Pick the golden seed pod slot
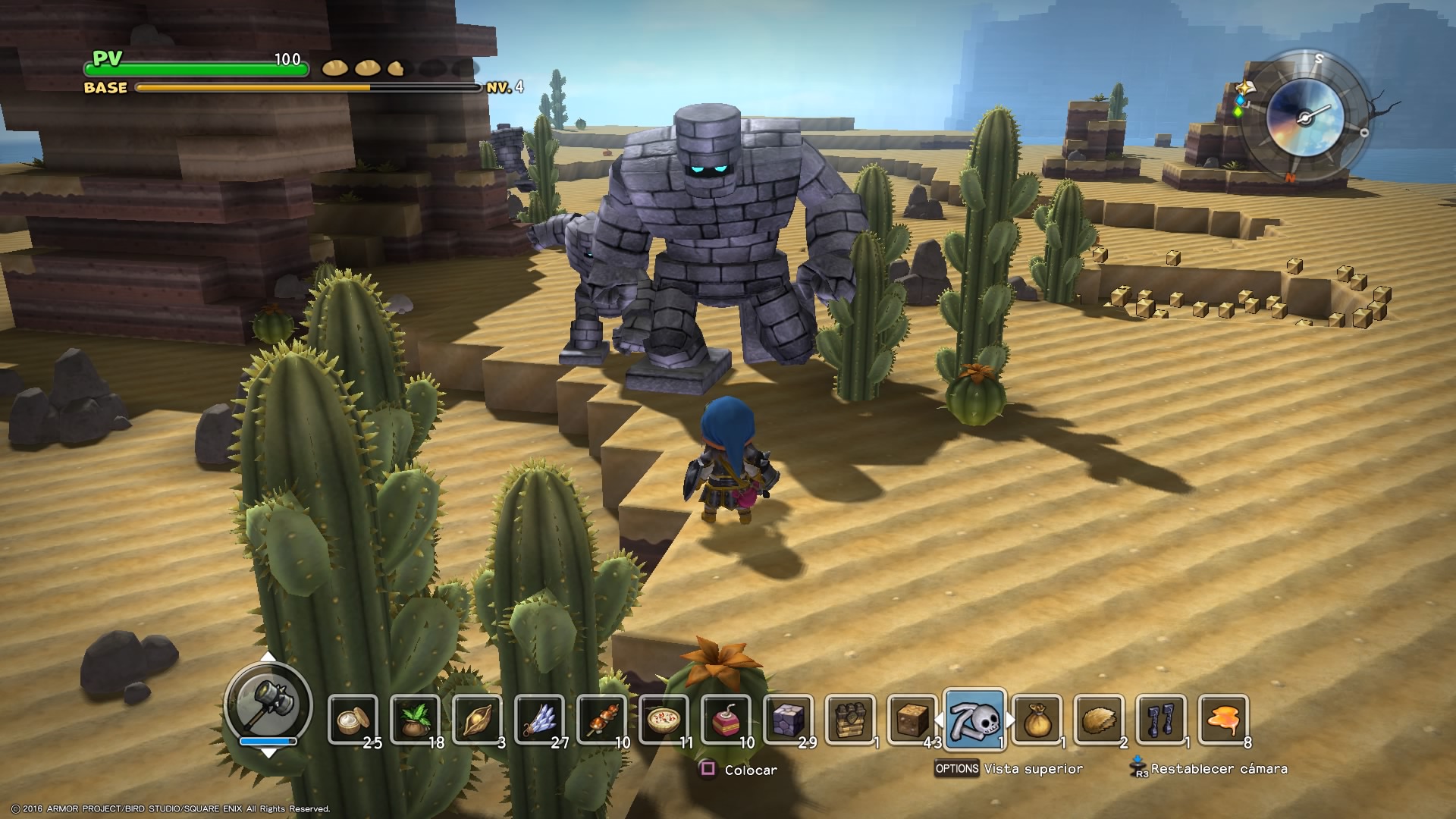The image size is (1456, 819). (x=478, y=719)
